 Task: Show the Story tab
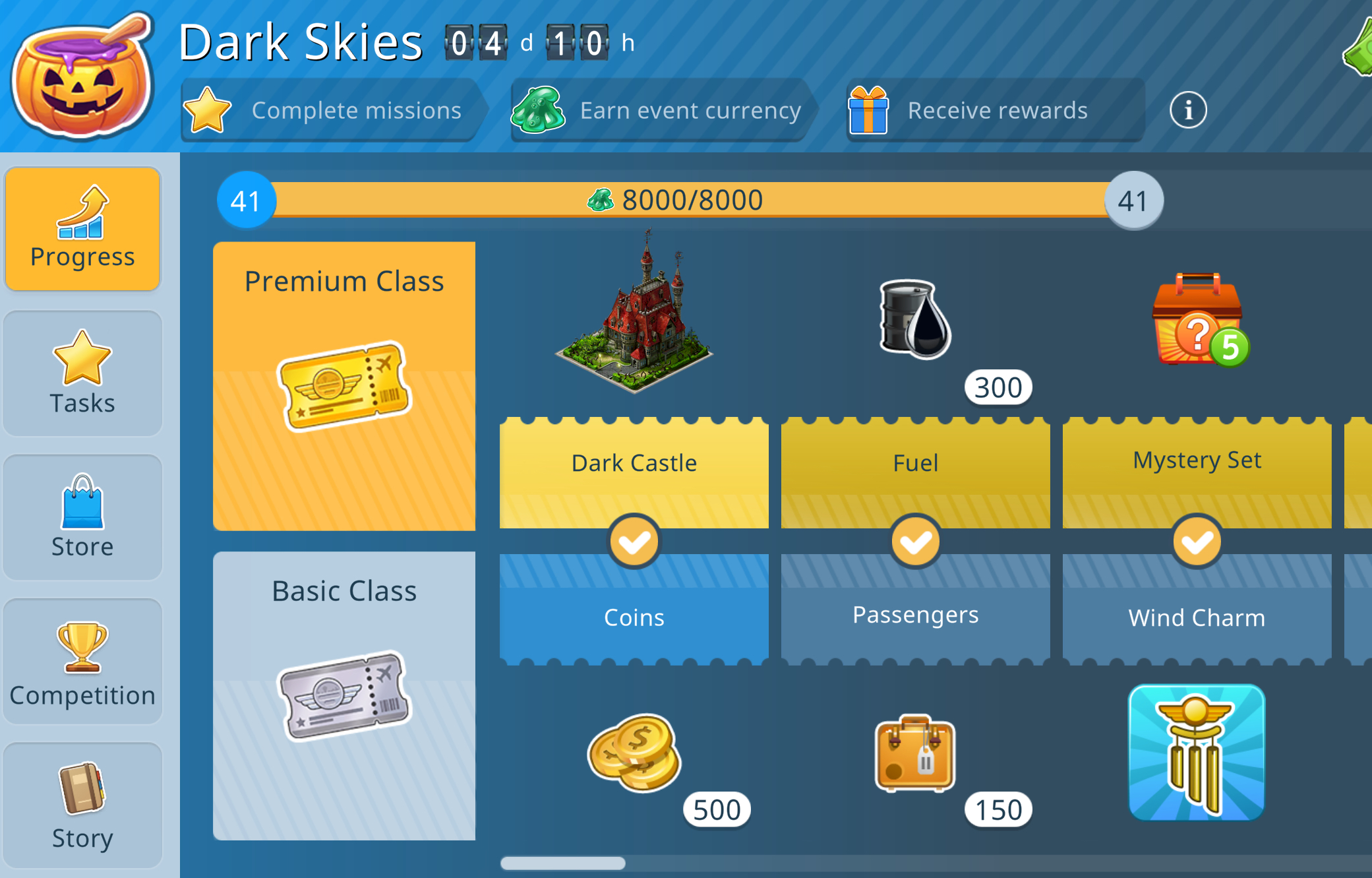(82, 805)
